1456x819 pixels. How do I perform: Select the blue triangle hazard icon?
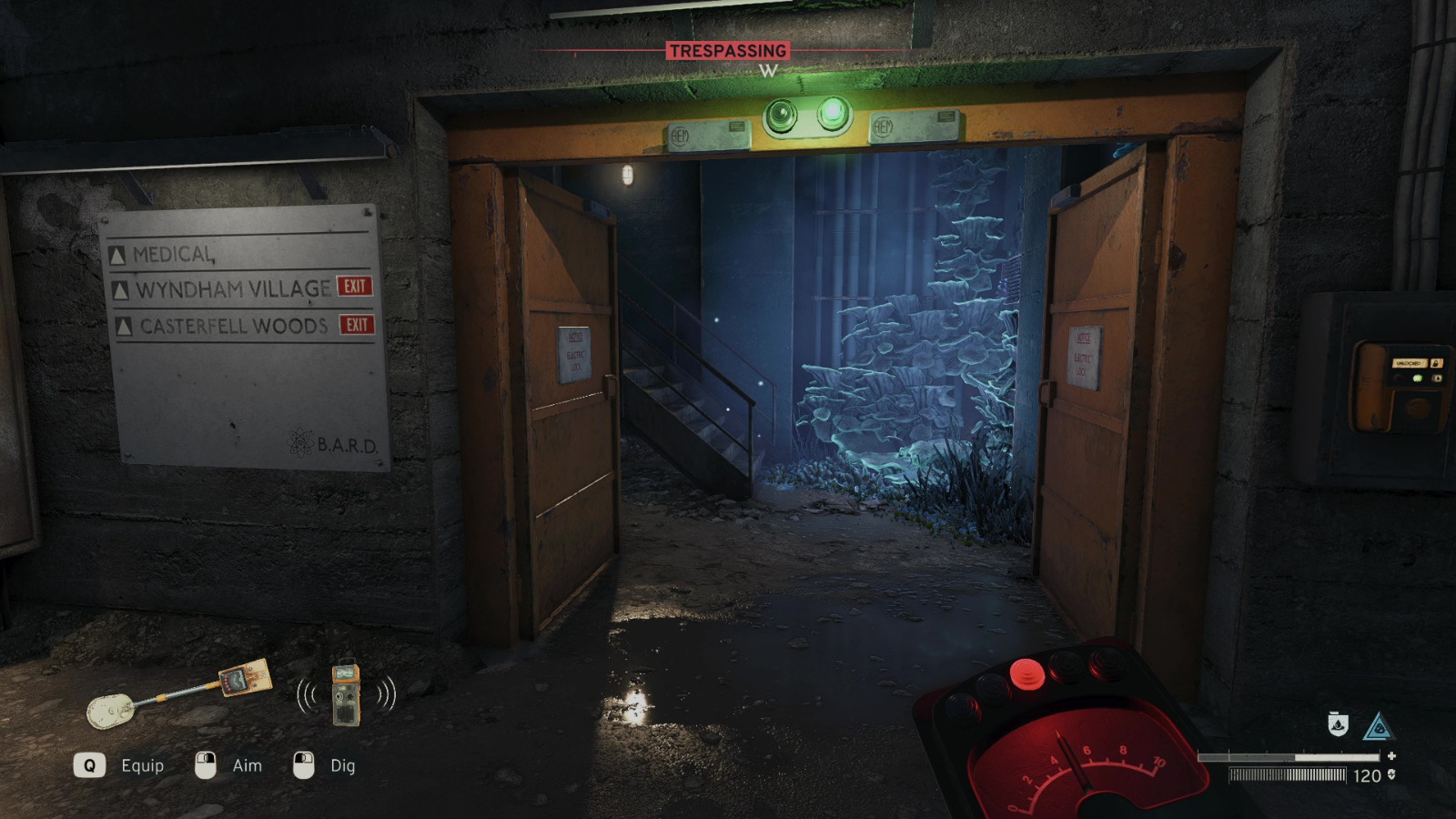(1377, 724)
